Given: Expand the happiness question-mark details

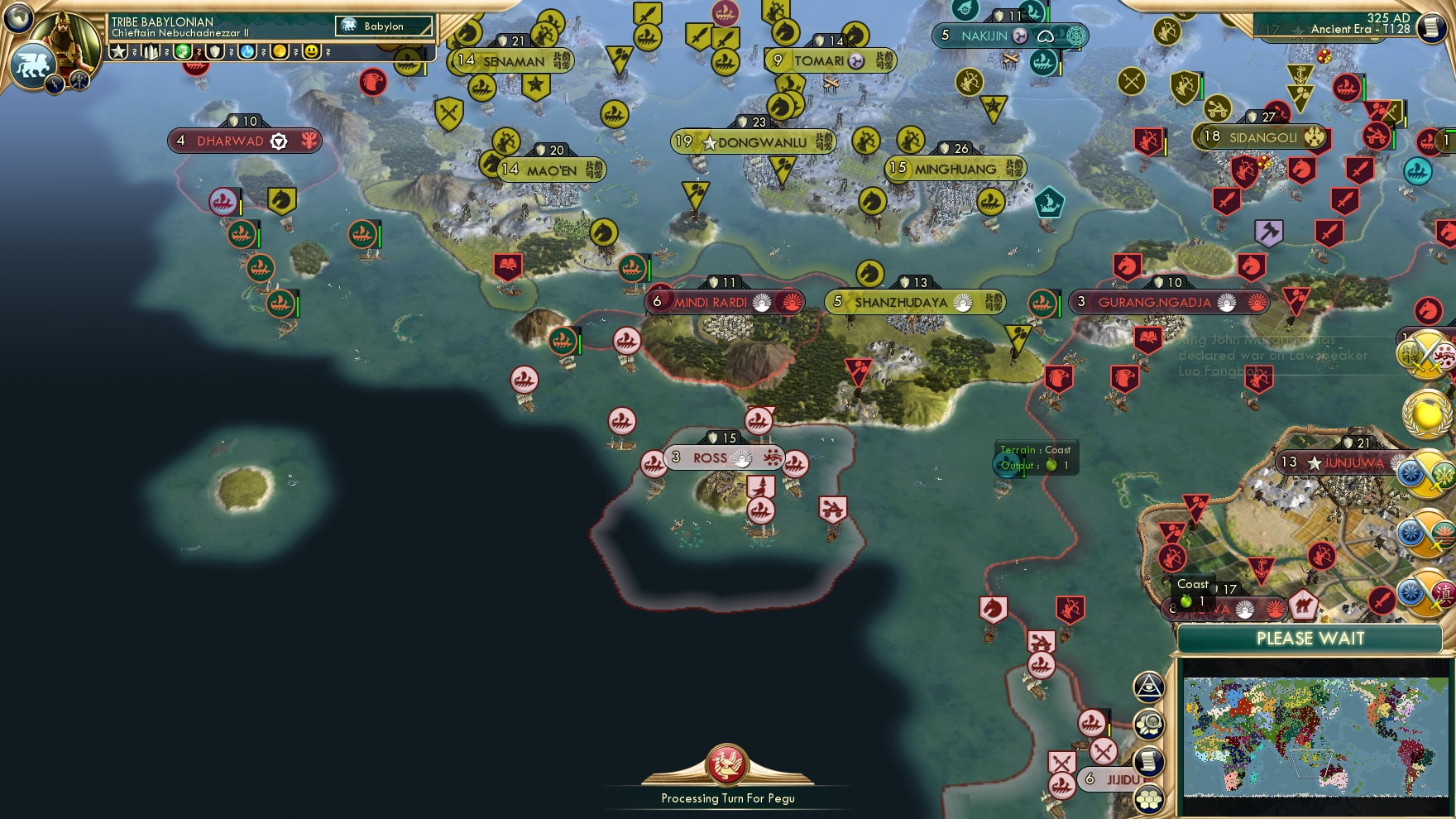Looking at the screenshot, I should coord(328,52).
